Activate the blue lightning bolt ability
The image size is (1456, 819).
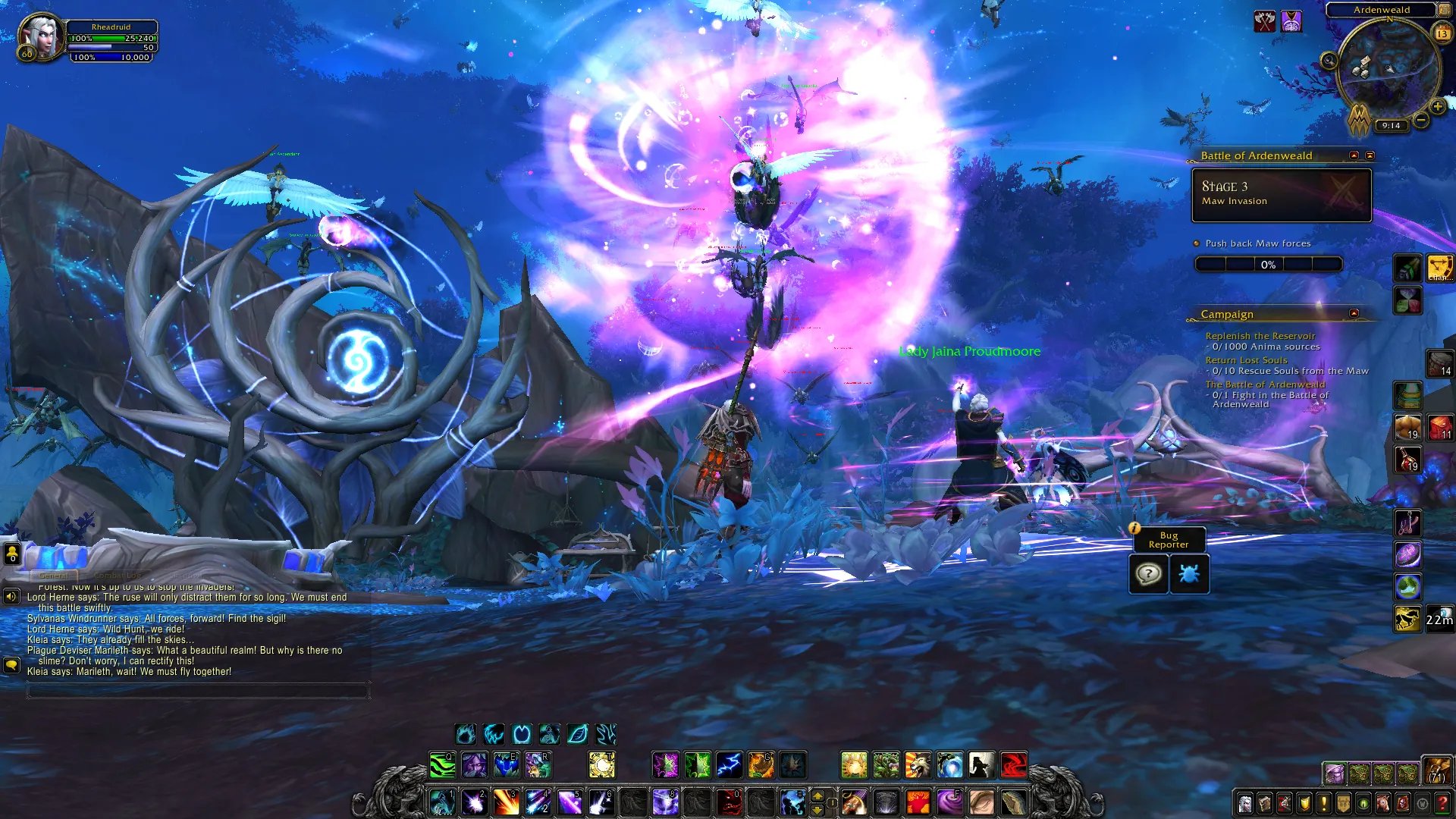tap(729, 765)
